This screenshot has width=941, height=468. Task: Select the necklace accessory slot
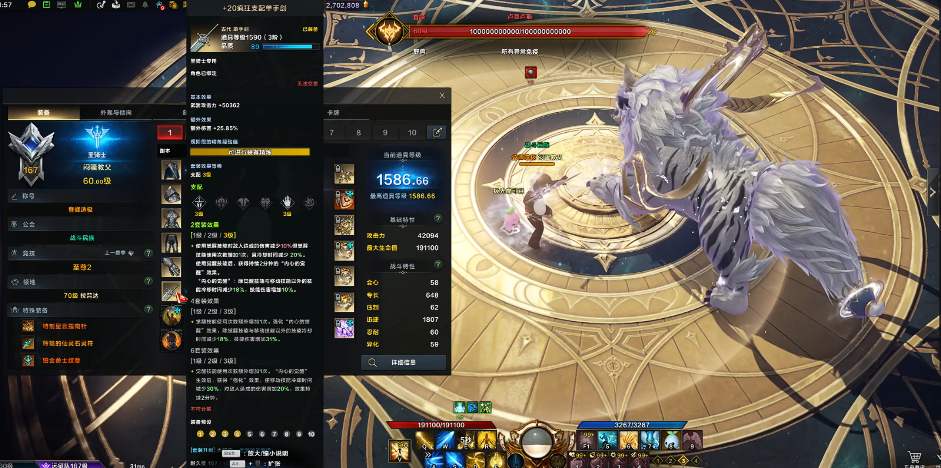click(344, 174)
